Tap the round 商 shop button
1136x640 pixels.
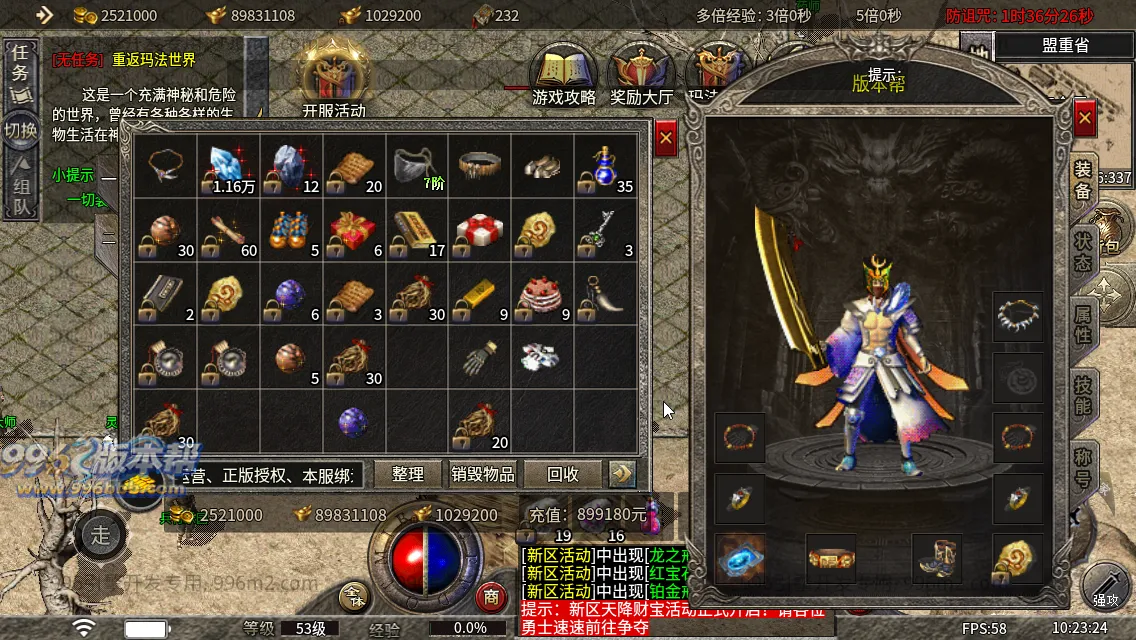(490, 596)
